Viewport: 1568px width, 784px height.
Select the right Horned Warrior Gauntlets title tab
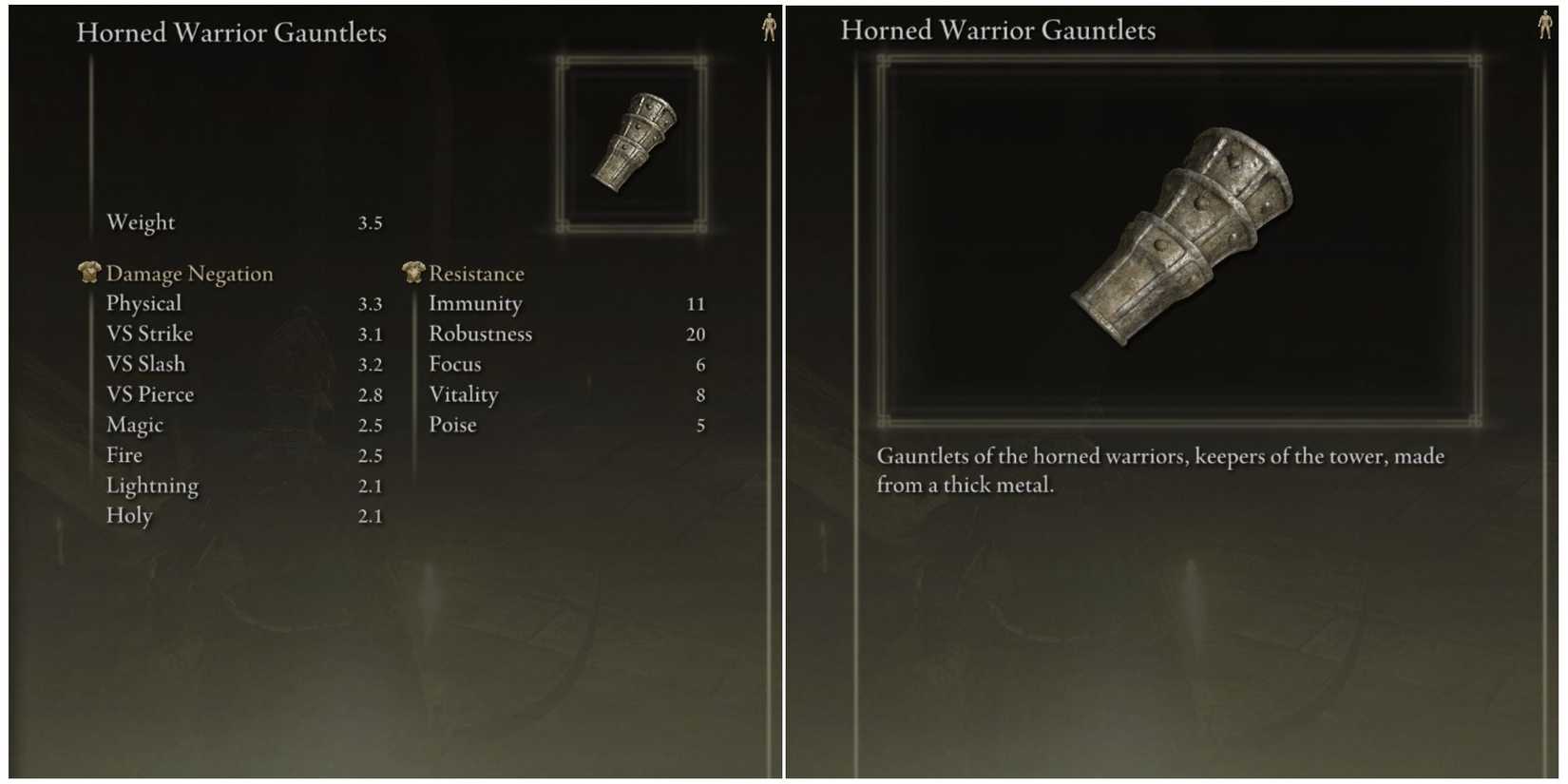point(998,29)
